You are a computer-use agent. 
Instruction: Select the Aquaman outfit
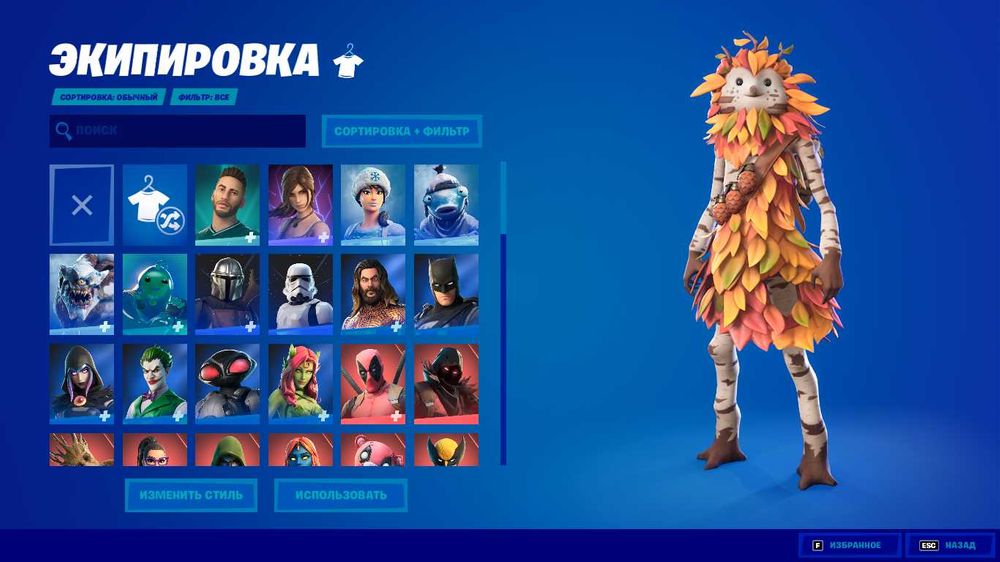click(x=373, y=294)
